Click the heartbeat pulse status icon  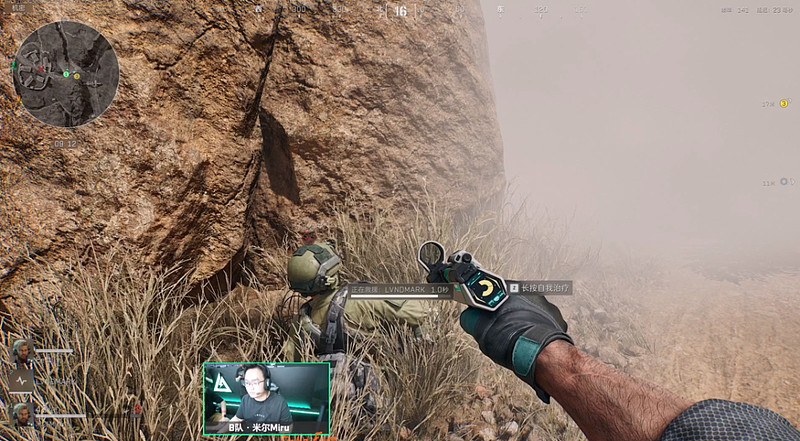[22, 381]
